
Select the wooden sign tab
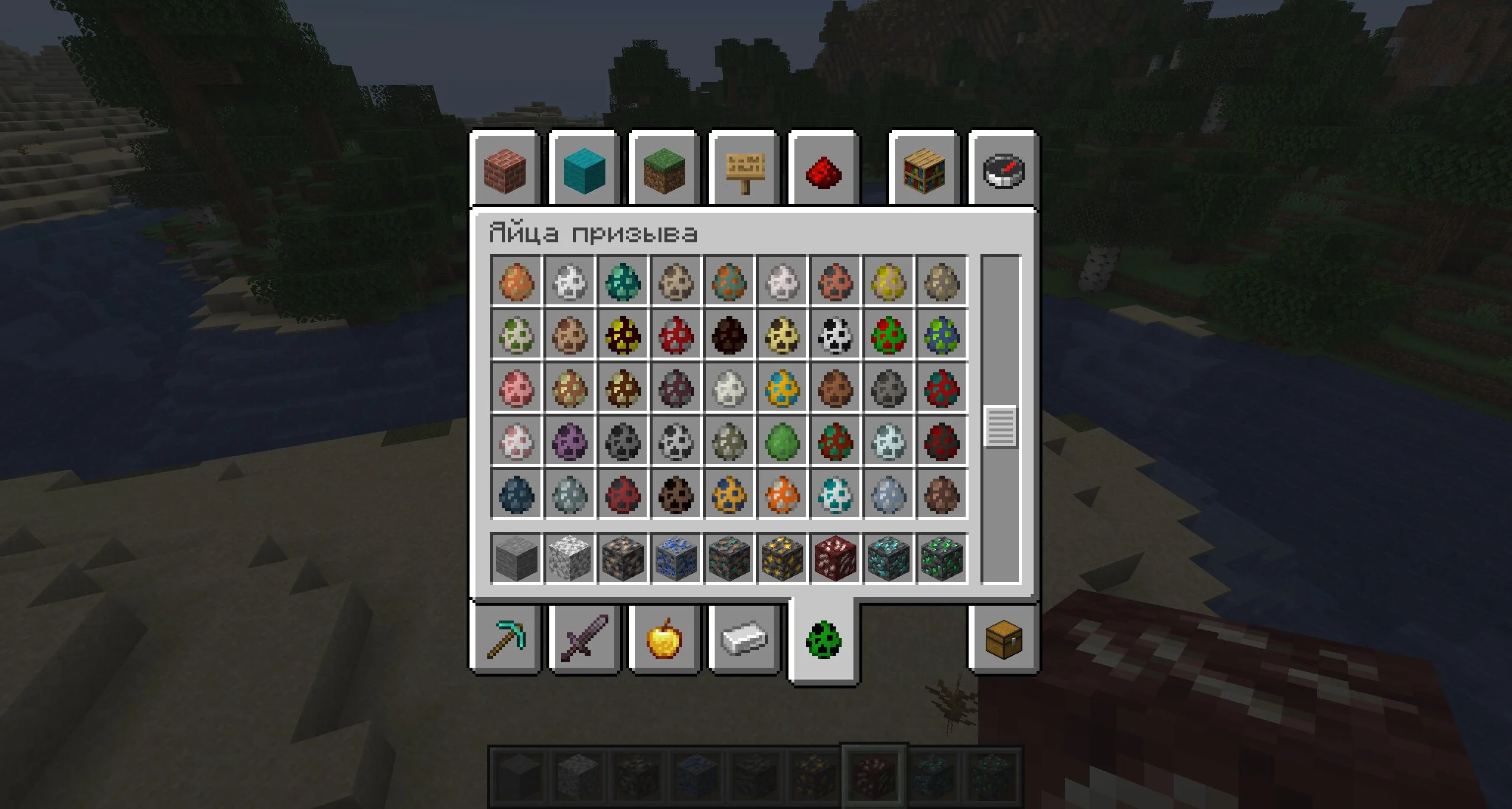tap(744, 170)
